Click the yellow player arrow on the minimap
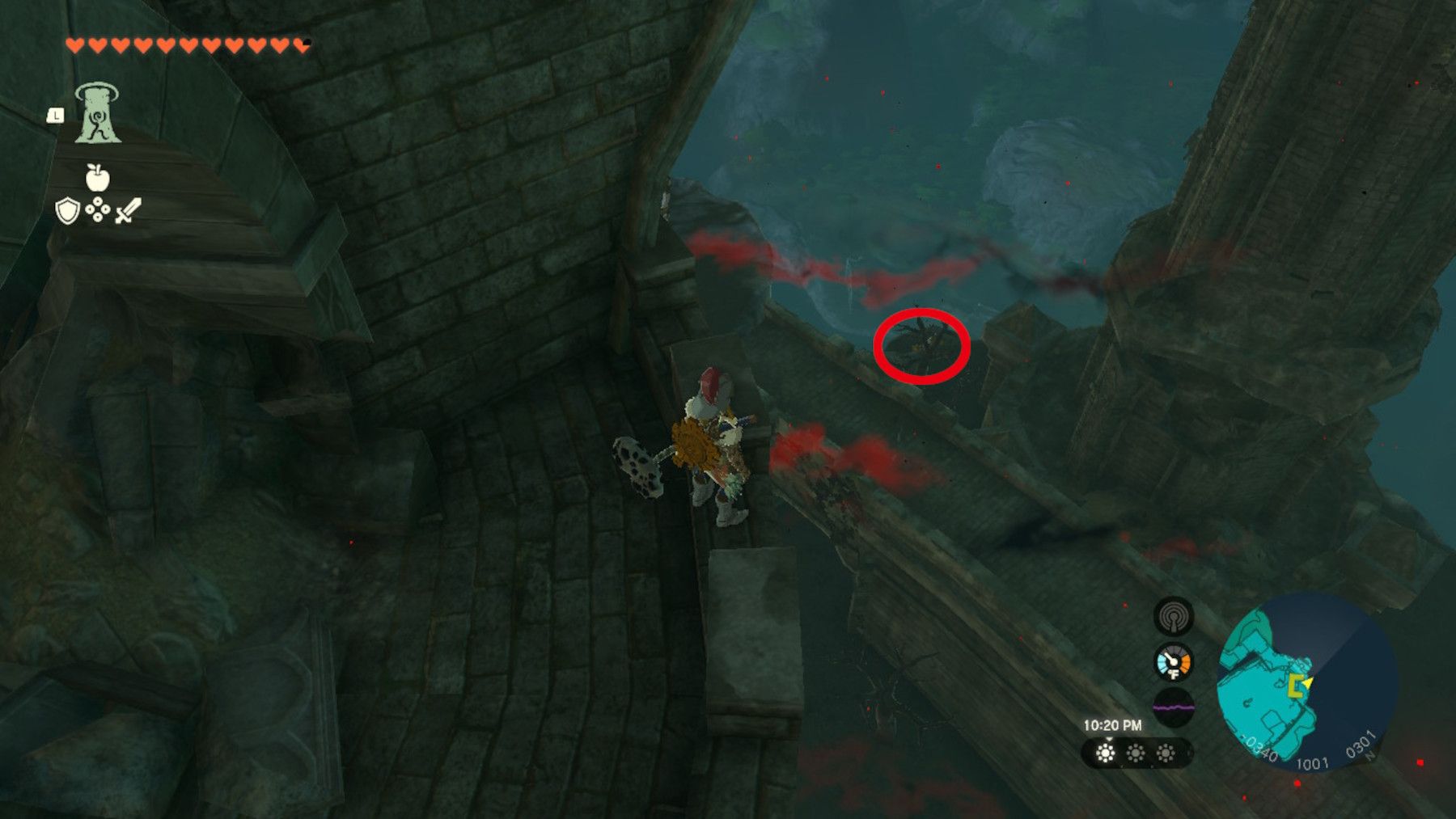This screenshot has height=819, width=1456. pyautogui.click(x=1307, y=682)
